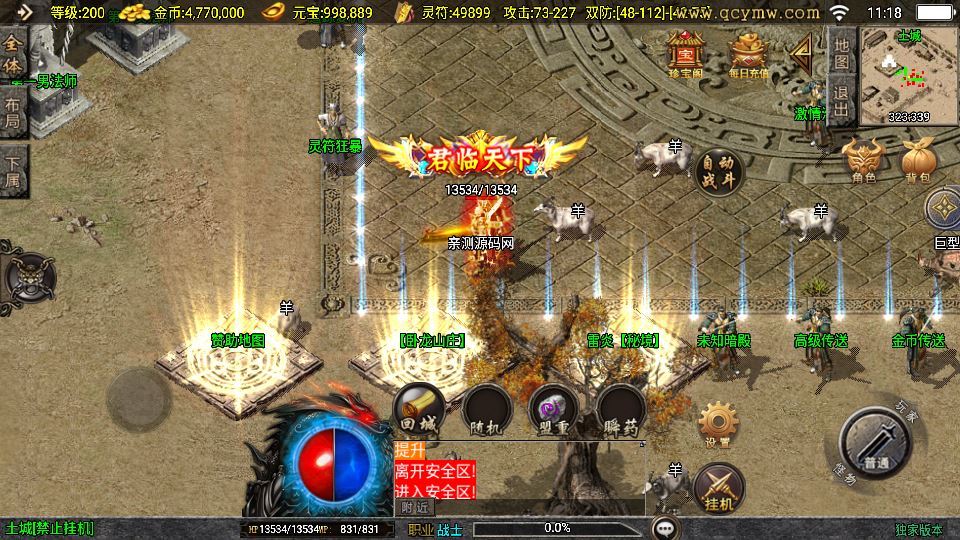Collapse the top icon bar arrow
The height and width of the screenshot is (540, 960).
[801, 51]
